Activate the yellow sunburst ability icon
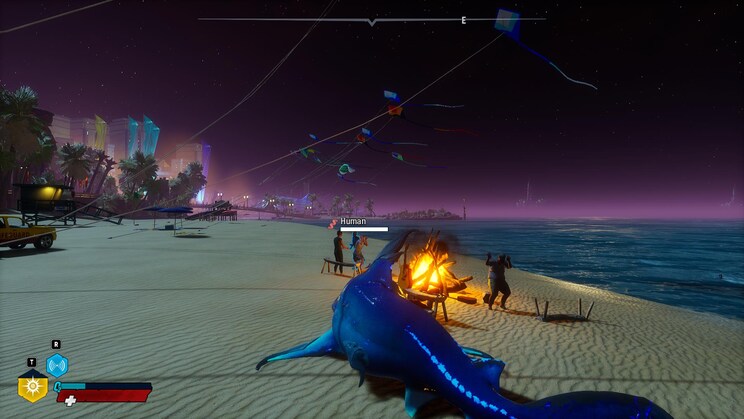 pos(33,386)
